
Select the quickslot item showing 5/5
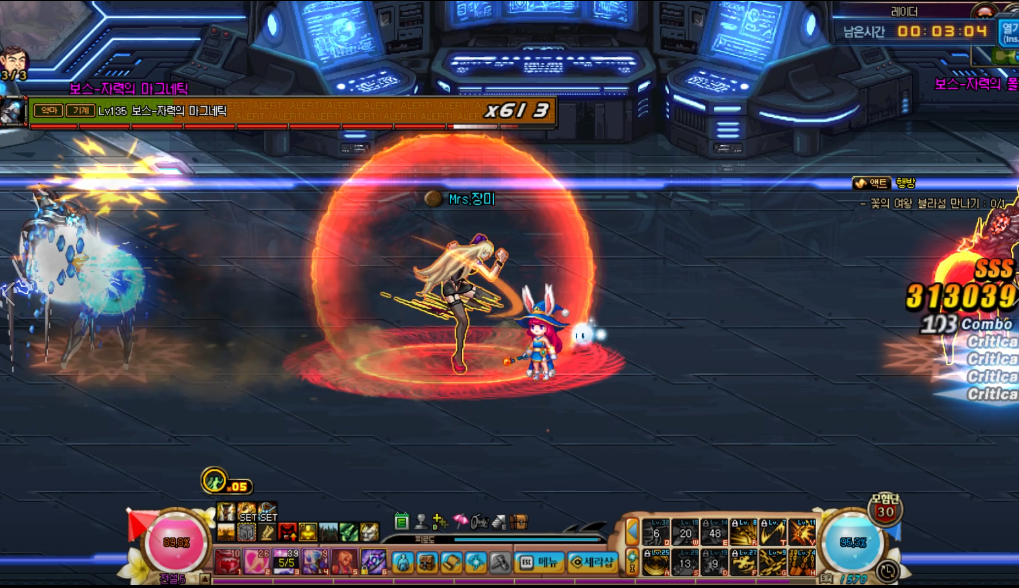pos(285,561)
